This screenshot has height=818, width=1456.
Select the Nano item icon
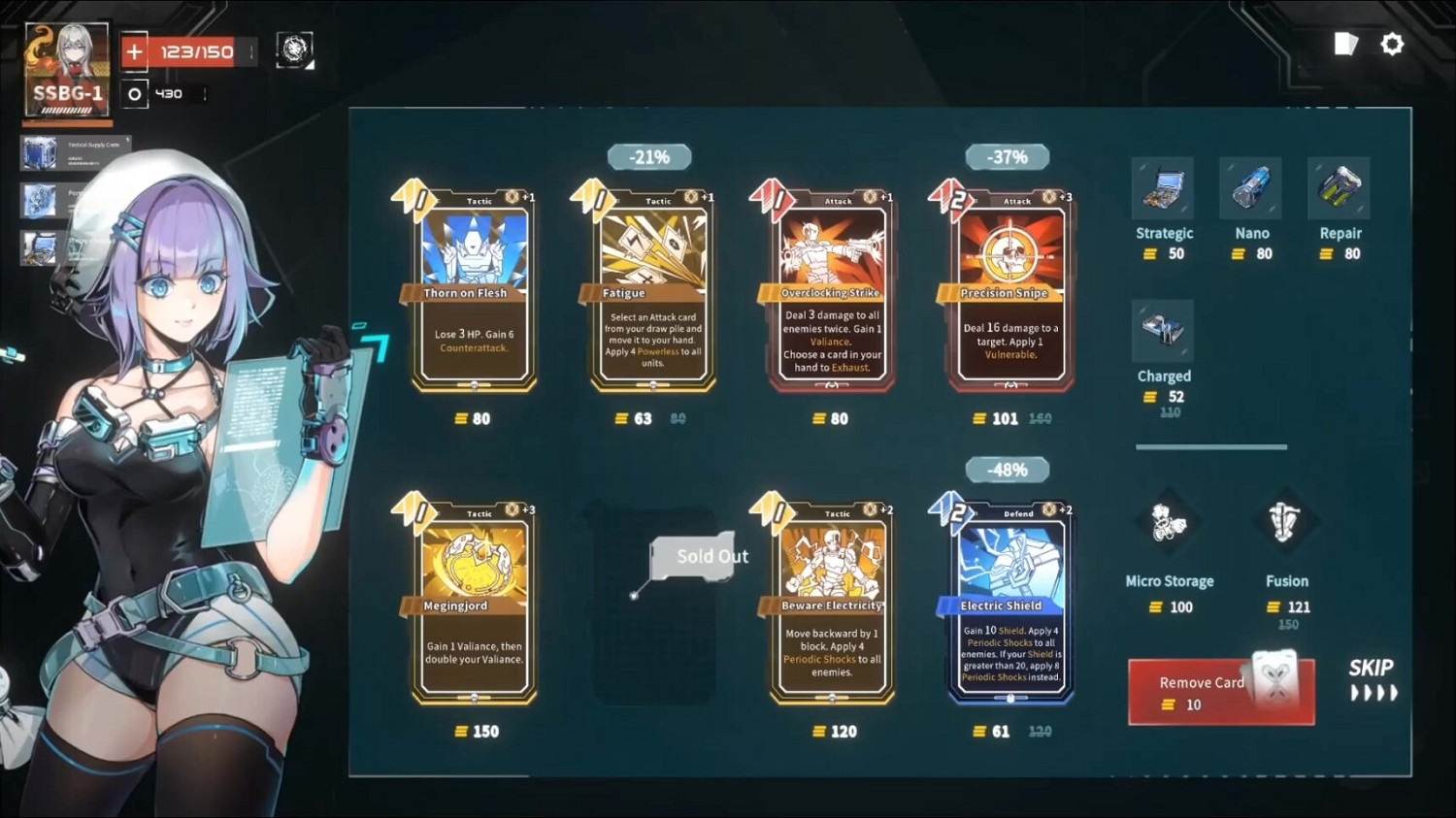(1250, 187)
